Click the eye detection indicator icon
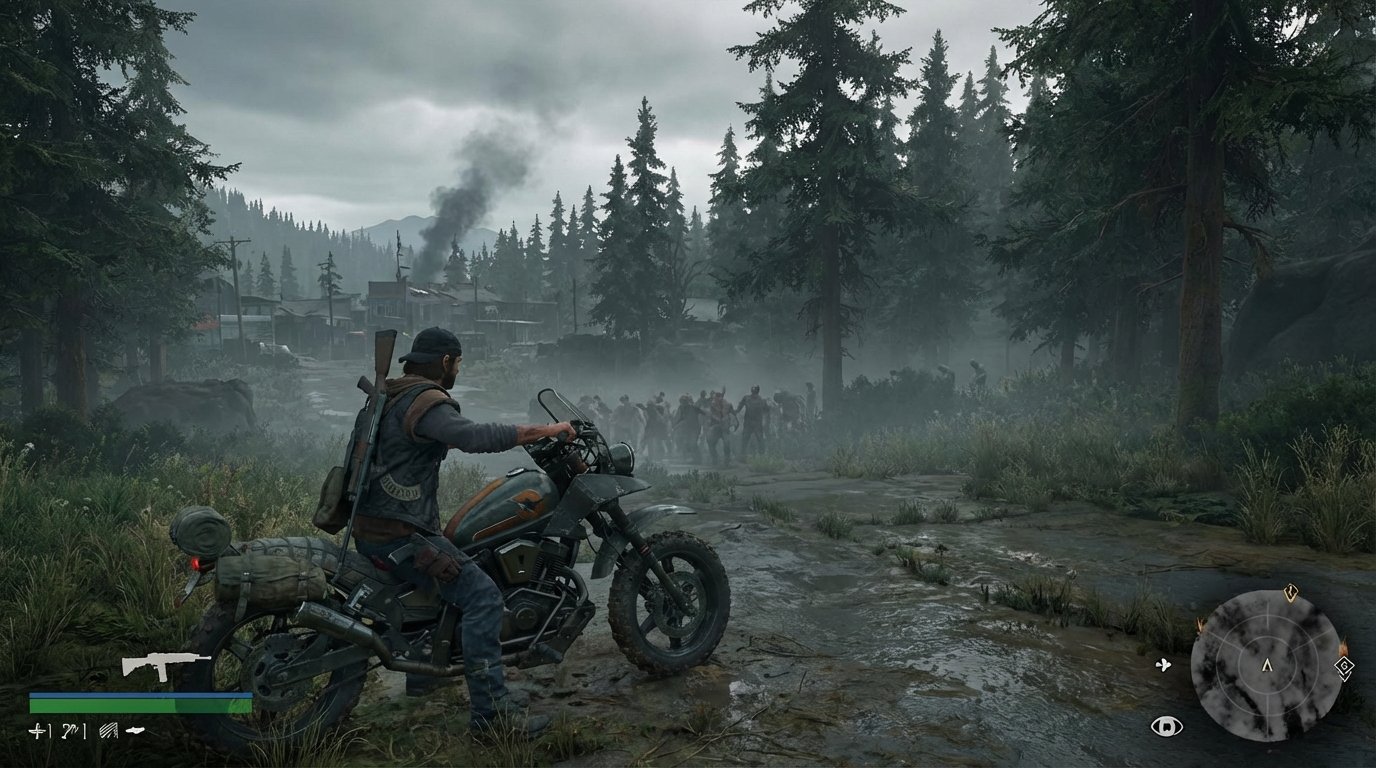 pyautogui.click(x=1168, y=725)
